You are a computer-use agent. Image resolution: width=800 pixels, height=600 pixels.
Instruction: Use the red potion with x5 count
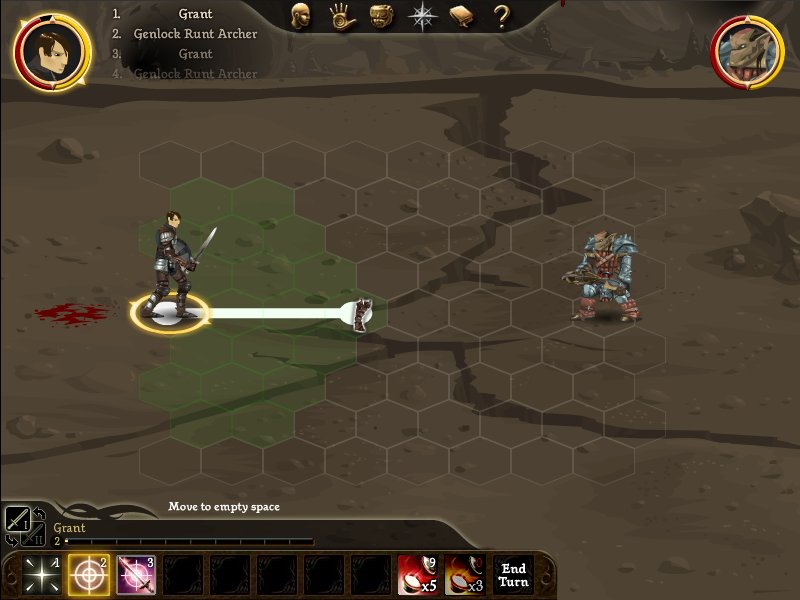point(417,575)
